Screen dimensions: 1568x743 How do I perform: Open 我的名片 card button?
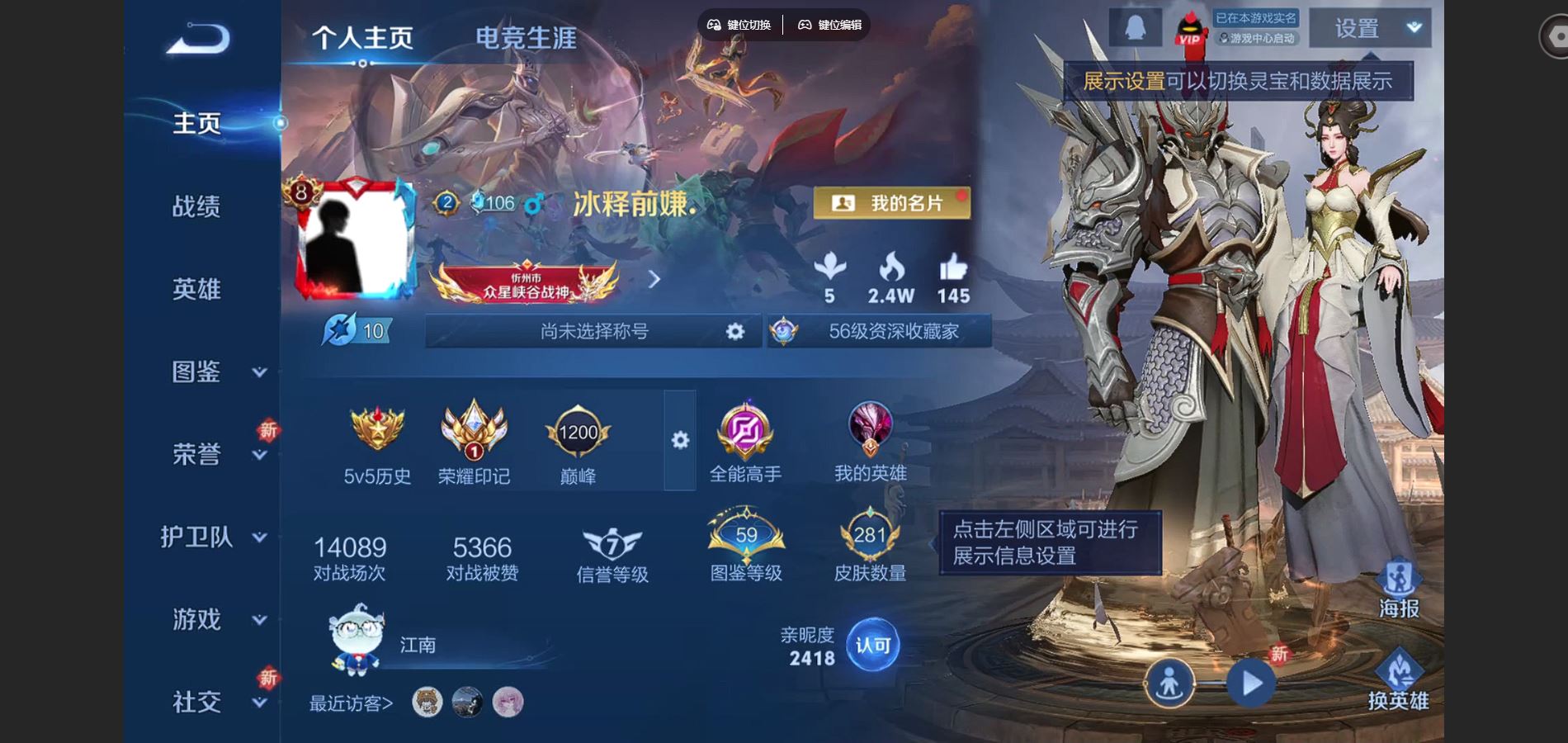tap(892, 204)
